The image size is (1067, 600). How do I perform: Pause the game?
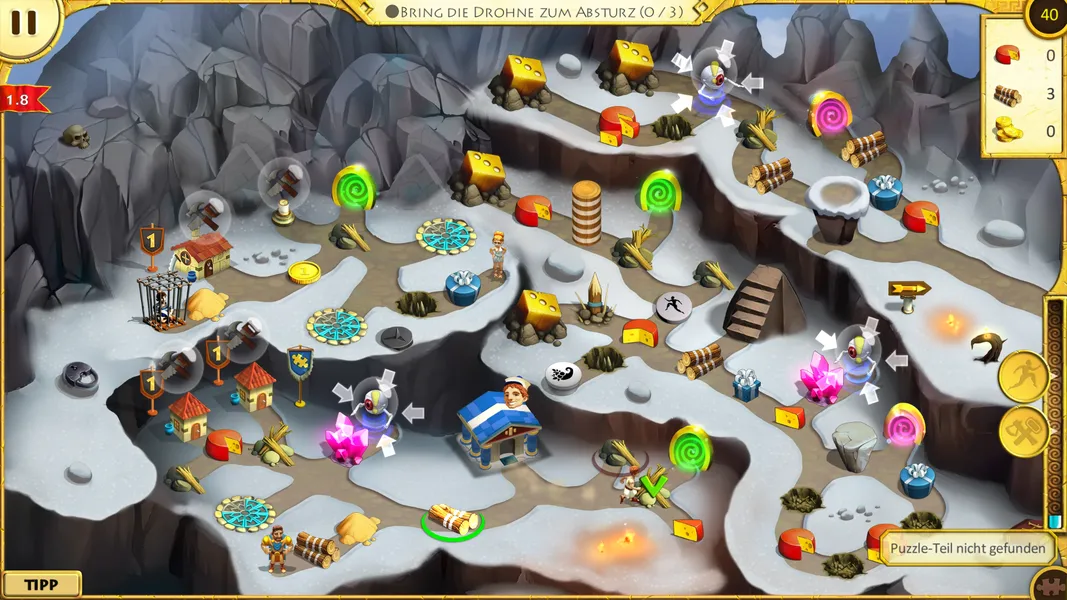(24, 23)
